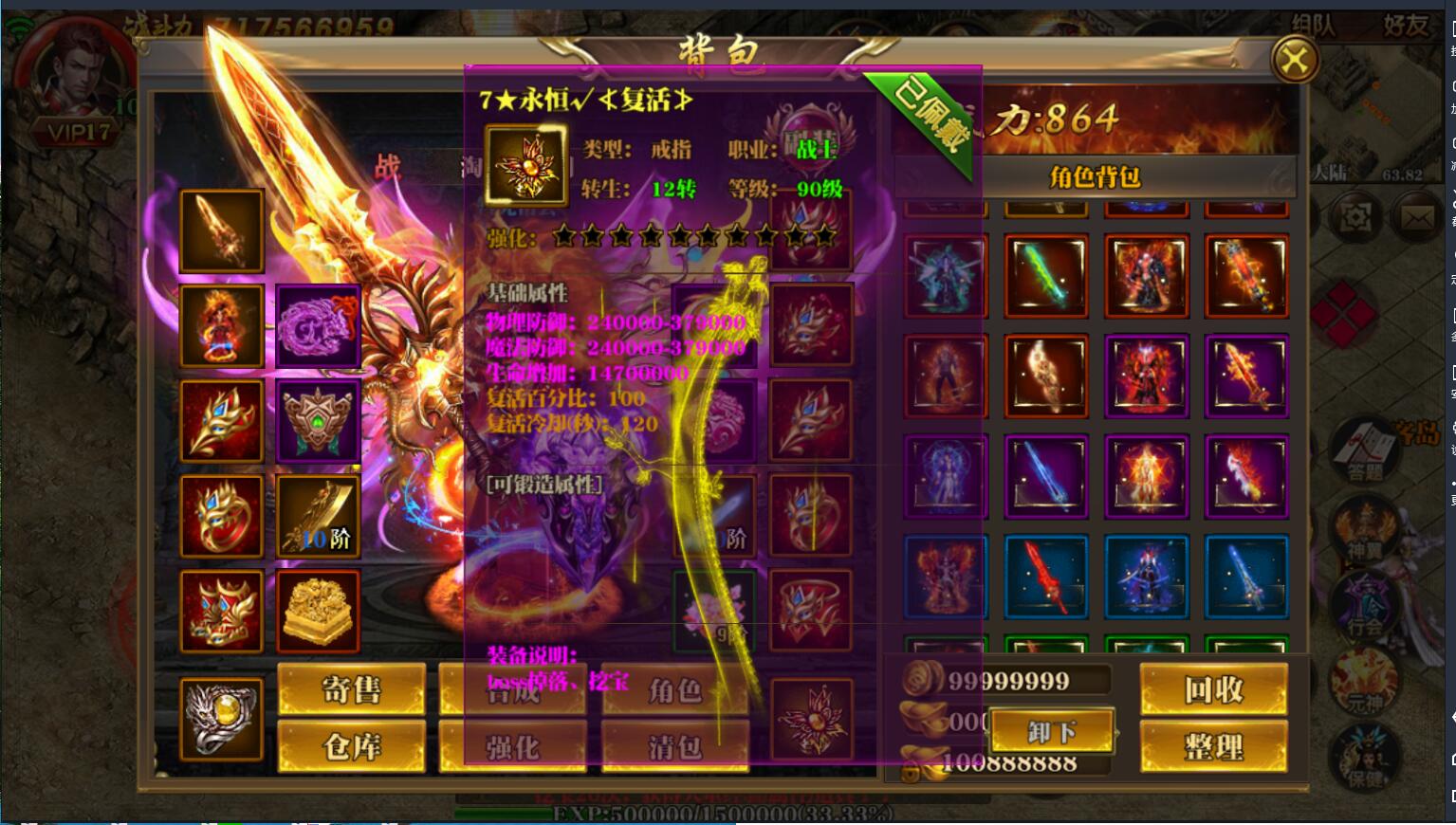Screen dimensions: 1456x825
Task: Open the 行会 guild icon
Action: [x=1364, y=607]
